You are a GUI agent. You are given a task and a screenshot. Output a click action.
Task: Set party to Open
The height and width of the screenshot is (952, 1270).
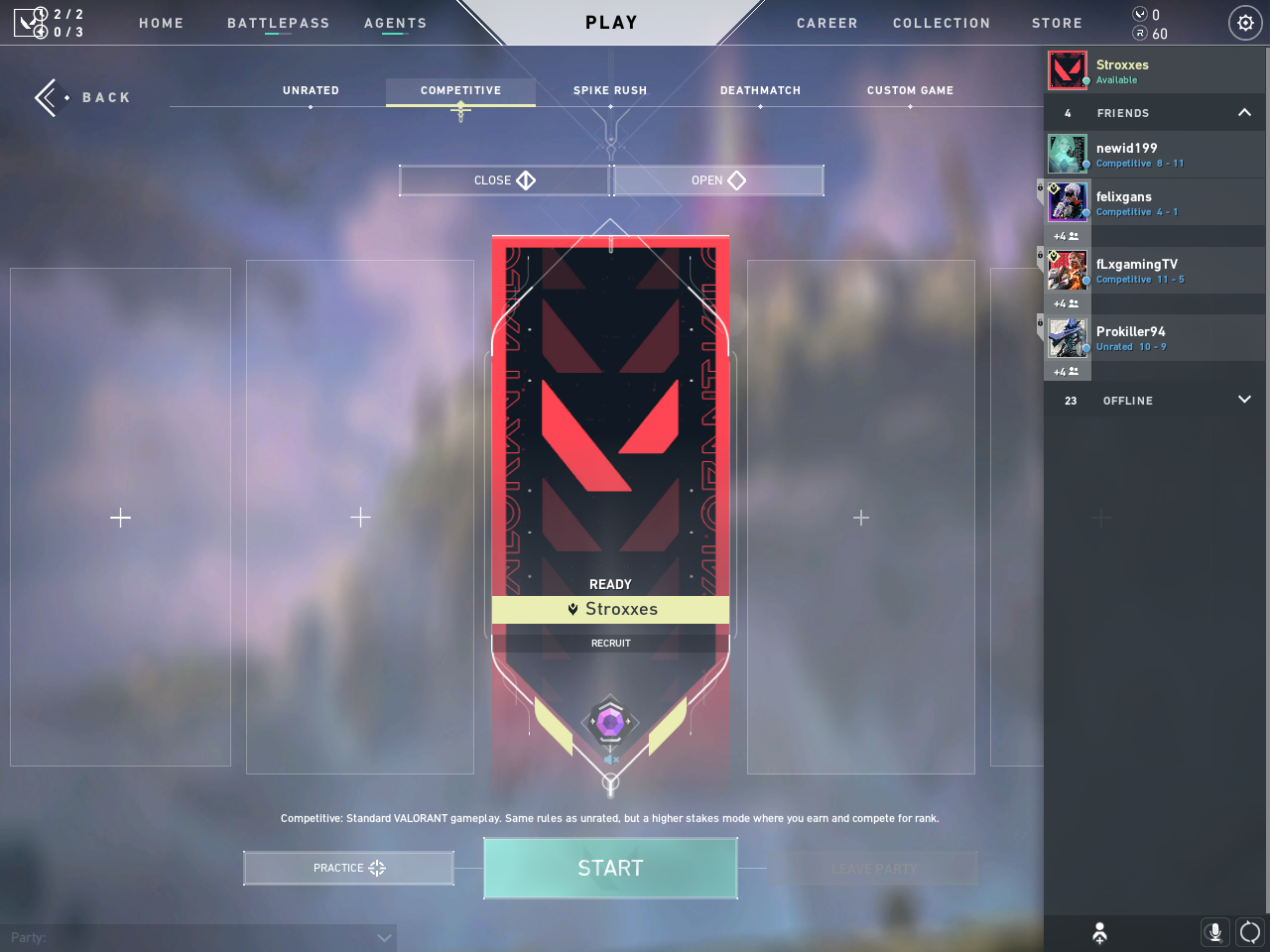pos(718,180)
